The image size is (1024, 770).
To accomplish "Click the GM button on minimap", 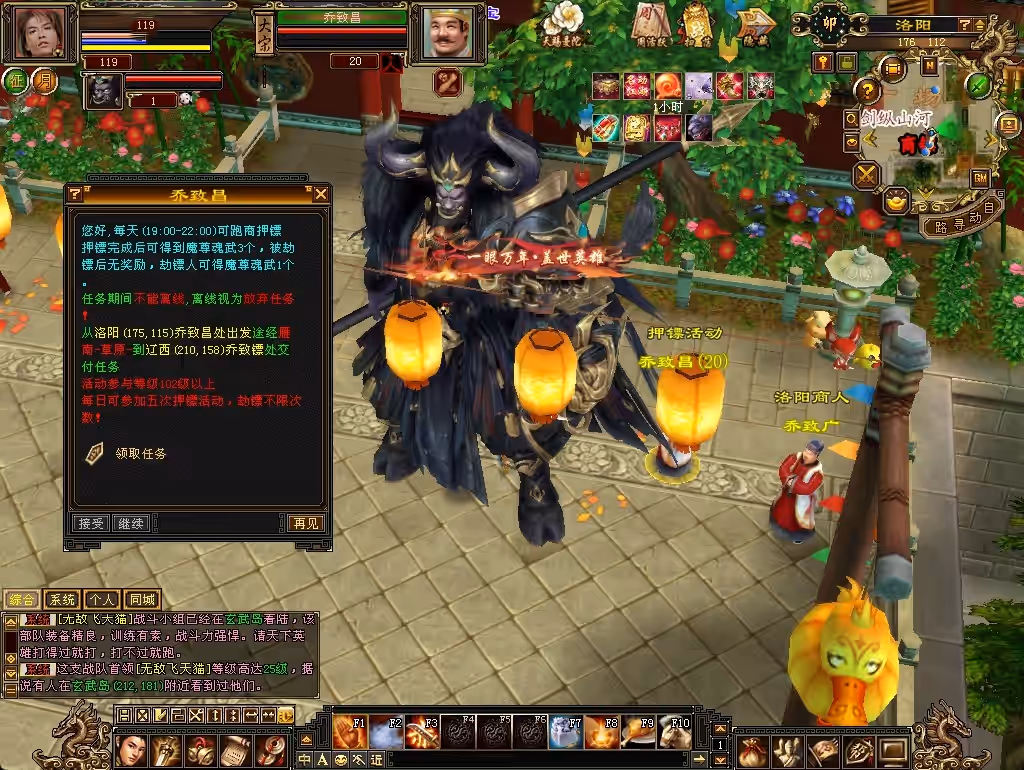I will coord(980,177).
